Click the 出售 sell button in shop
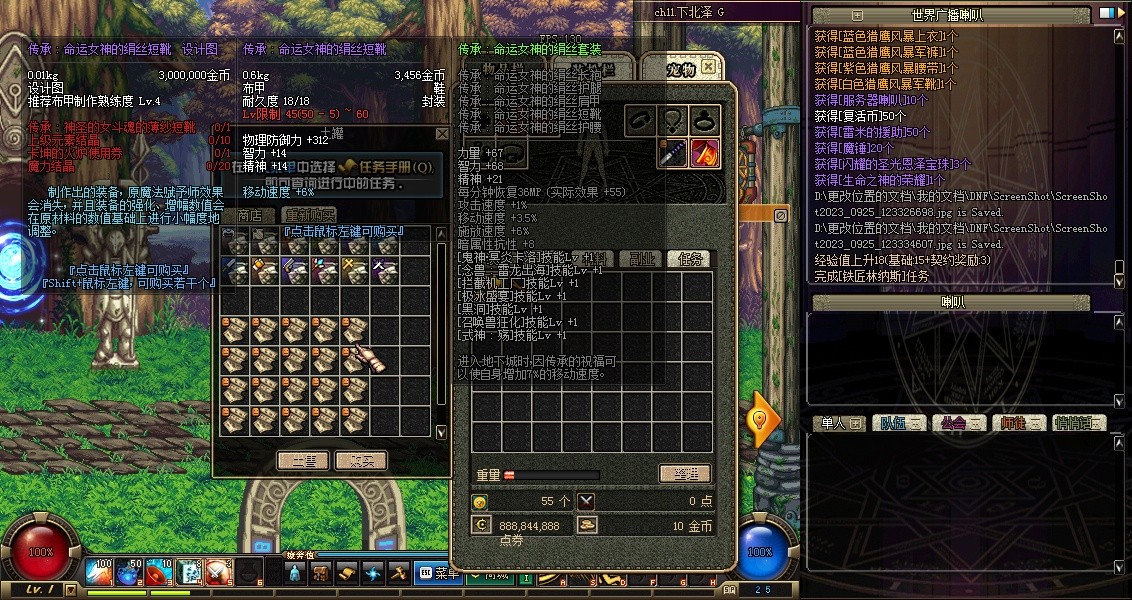Image resolution: width=1132 pixels, height=600 pixels. tap(302, 461)
